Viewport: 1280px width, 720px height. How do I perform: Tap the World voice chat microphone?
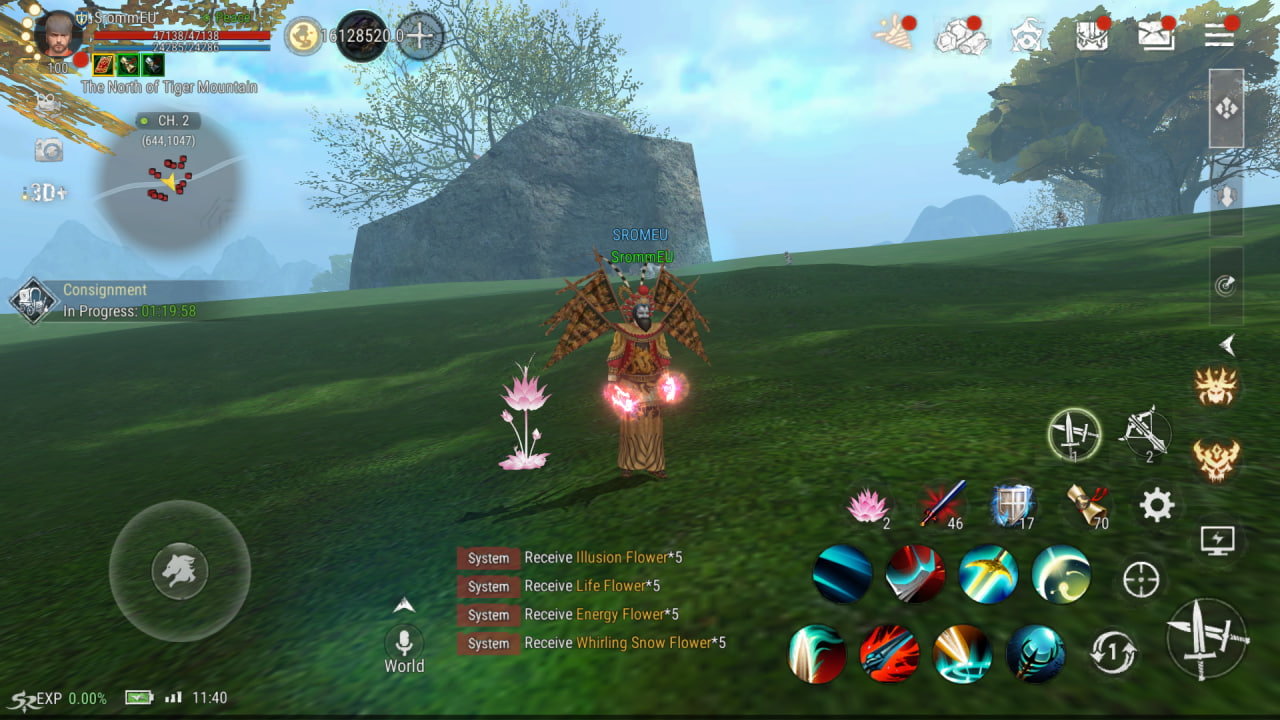coord(404,642)
